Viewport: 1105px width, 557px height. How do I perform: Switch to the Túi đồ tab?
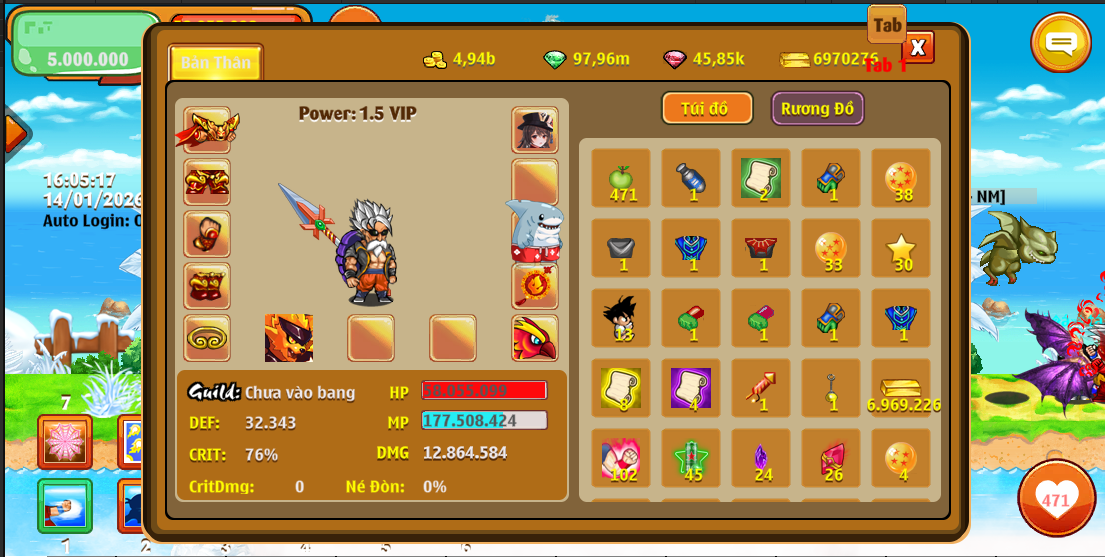(x=707, y=108)
